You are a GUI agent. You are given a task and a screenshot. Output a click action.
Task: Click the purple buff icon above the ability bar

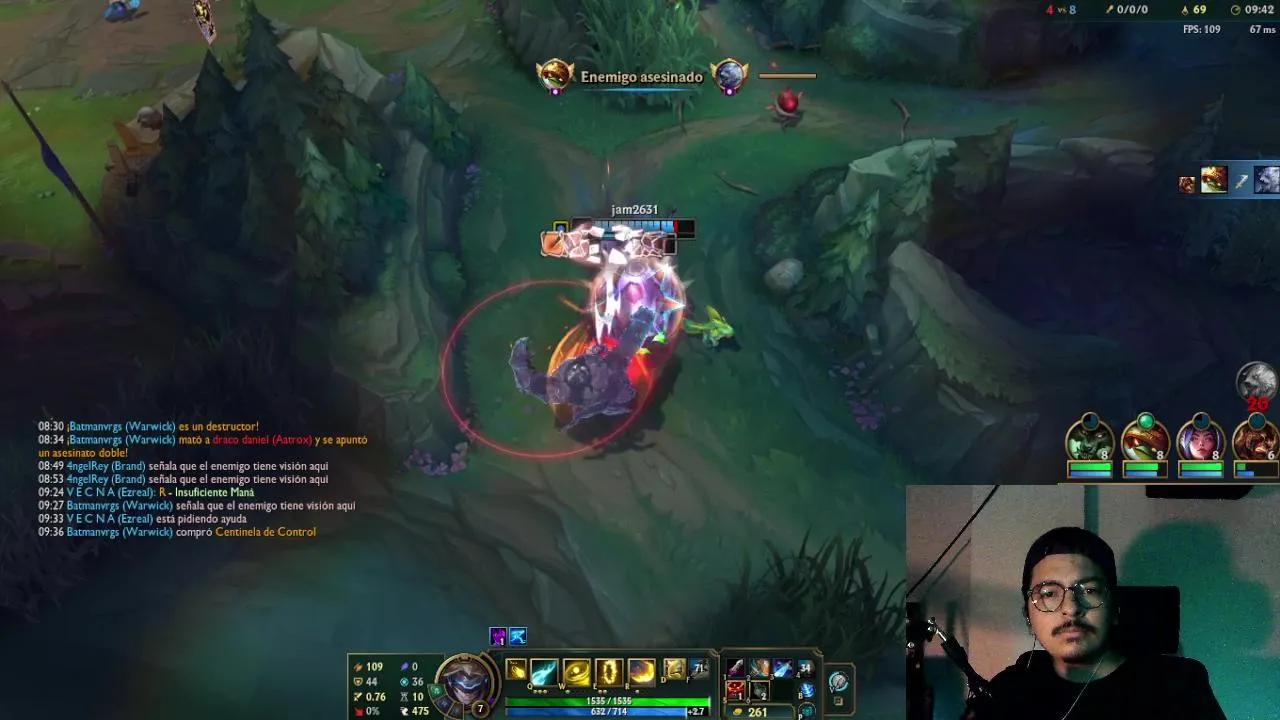(x=497, y=636)
